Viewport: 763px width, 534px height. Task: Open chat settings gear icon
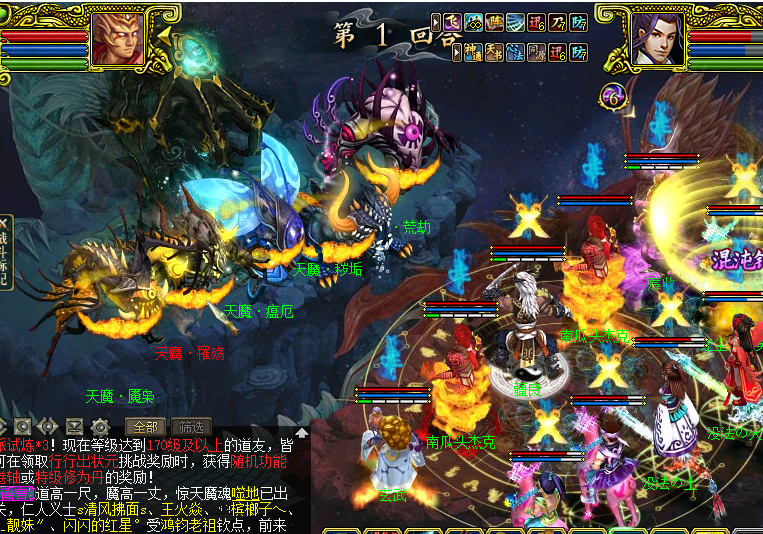click(x=100, y=426)
